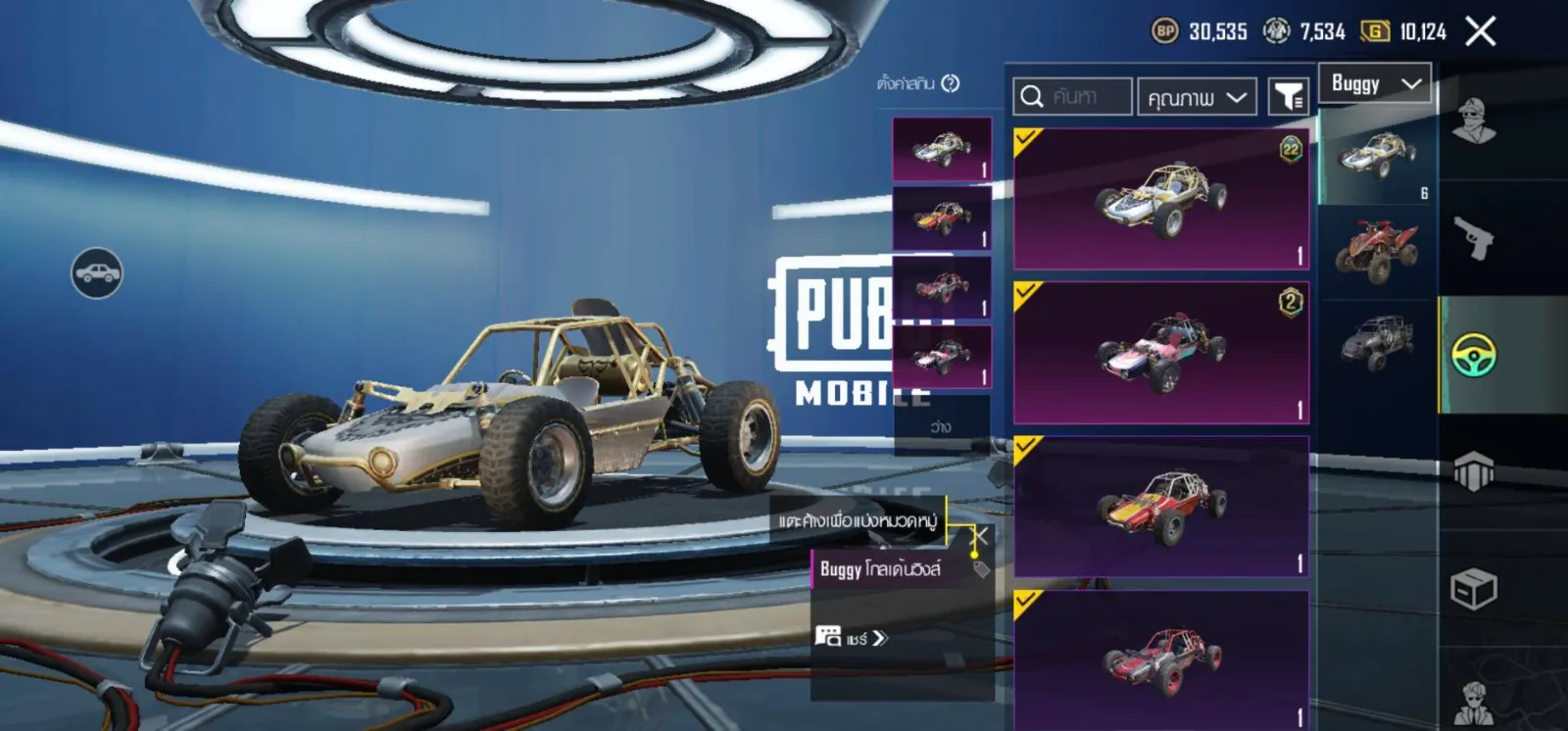Open the filter options button
Screen dimensions: 1568x731
coord(1288,97)
